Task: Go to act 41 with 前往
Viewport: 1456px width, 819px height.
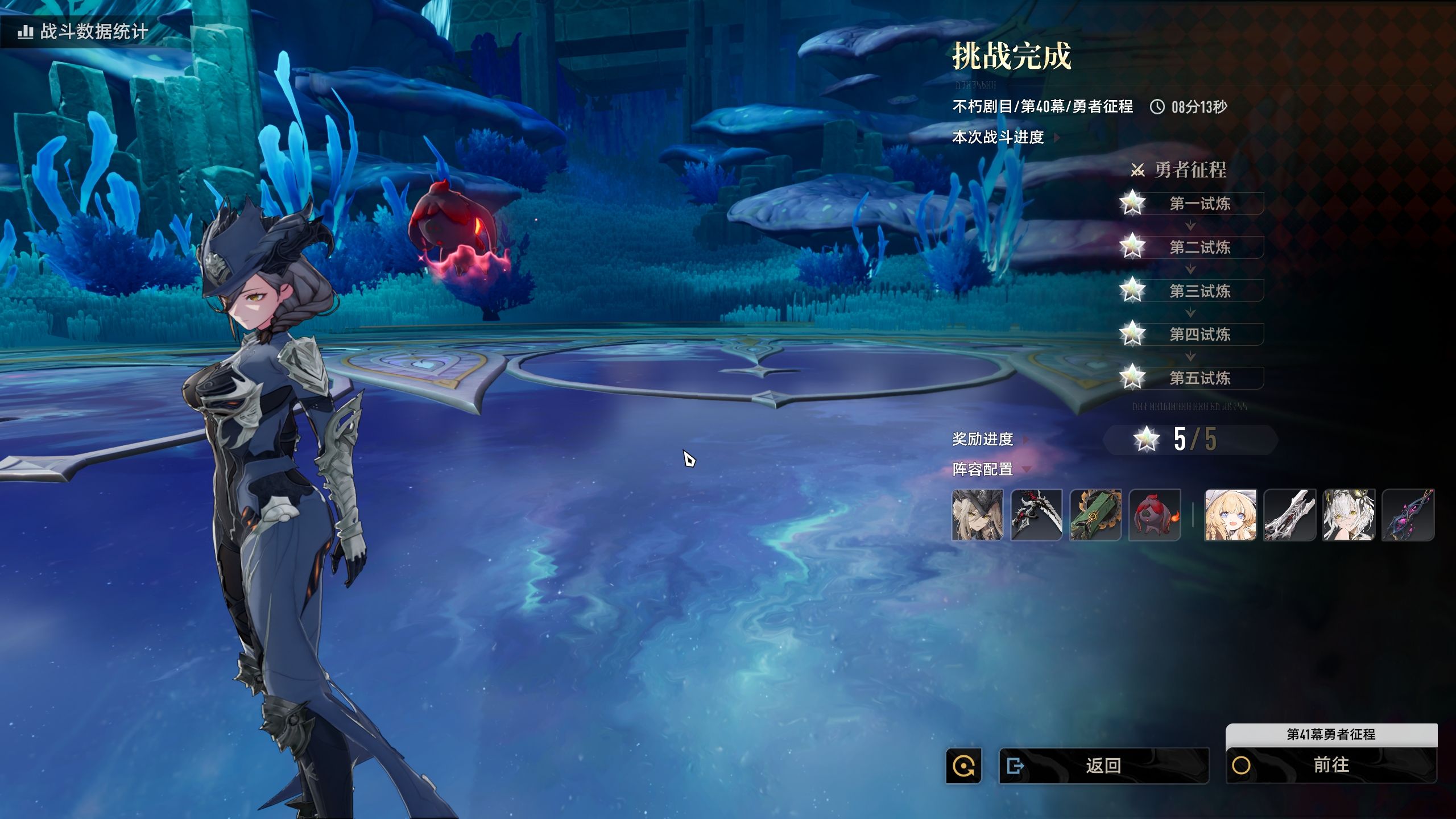Action: (x=1331, y=765)
